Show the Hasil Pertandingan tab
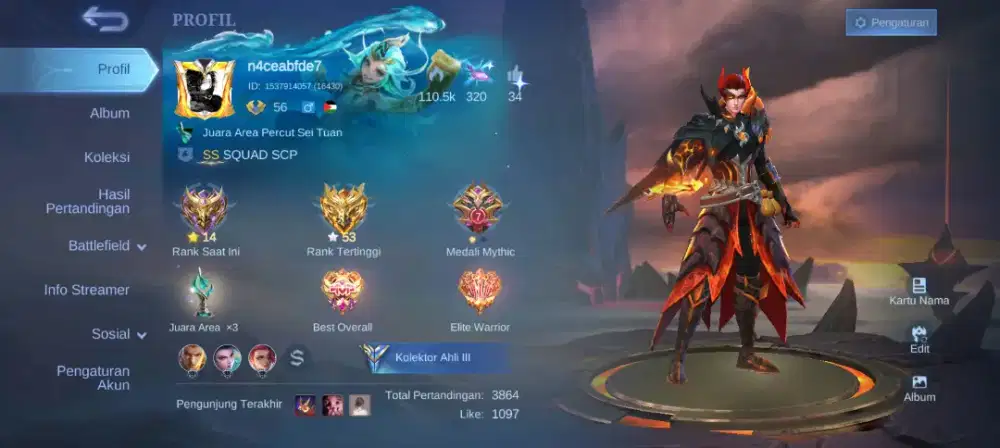 pyautogui.click(x=88, y=201)
